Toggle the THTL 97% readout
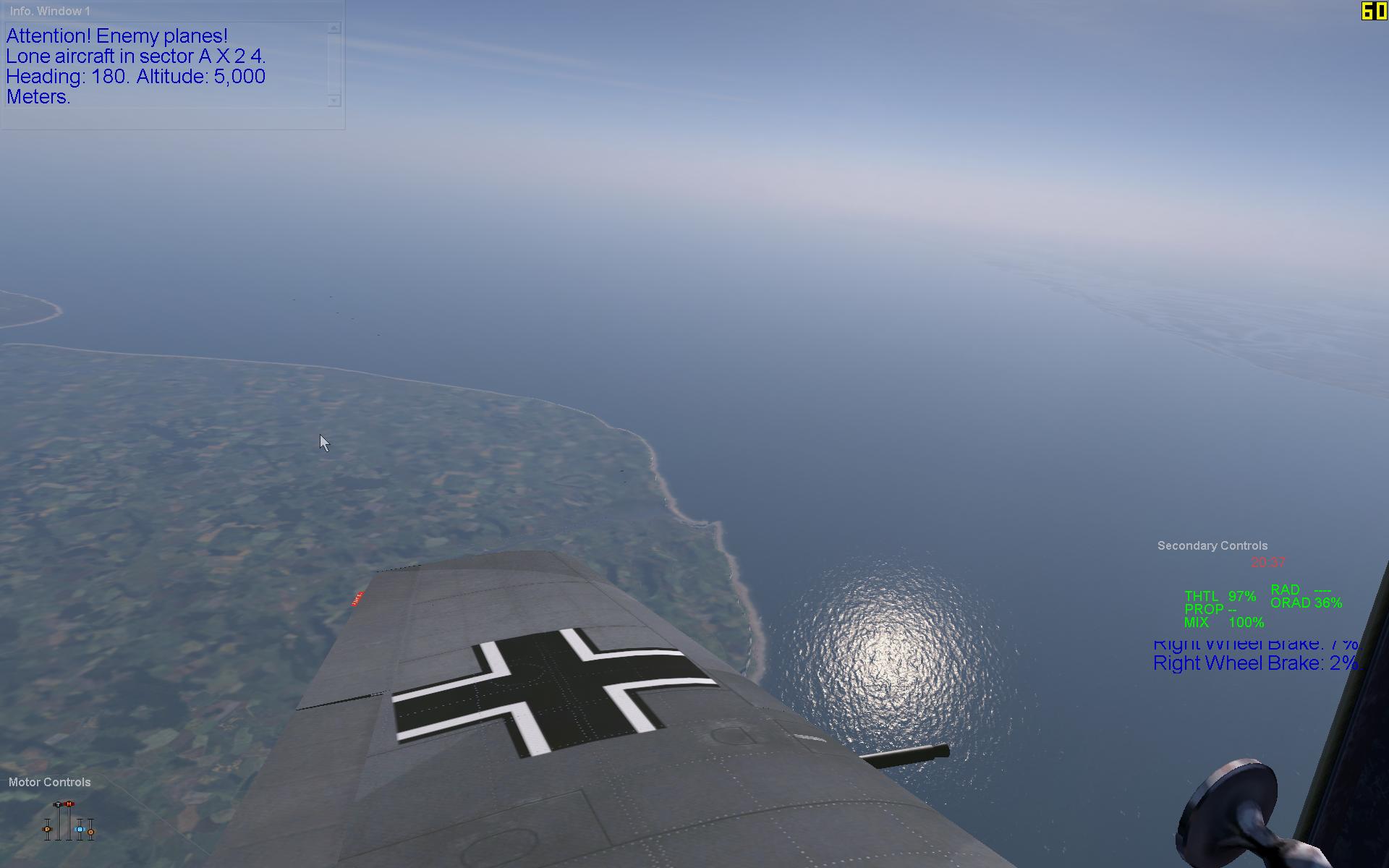The width and height of the screenshot is (1389, 868). coord(1219,596)
